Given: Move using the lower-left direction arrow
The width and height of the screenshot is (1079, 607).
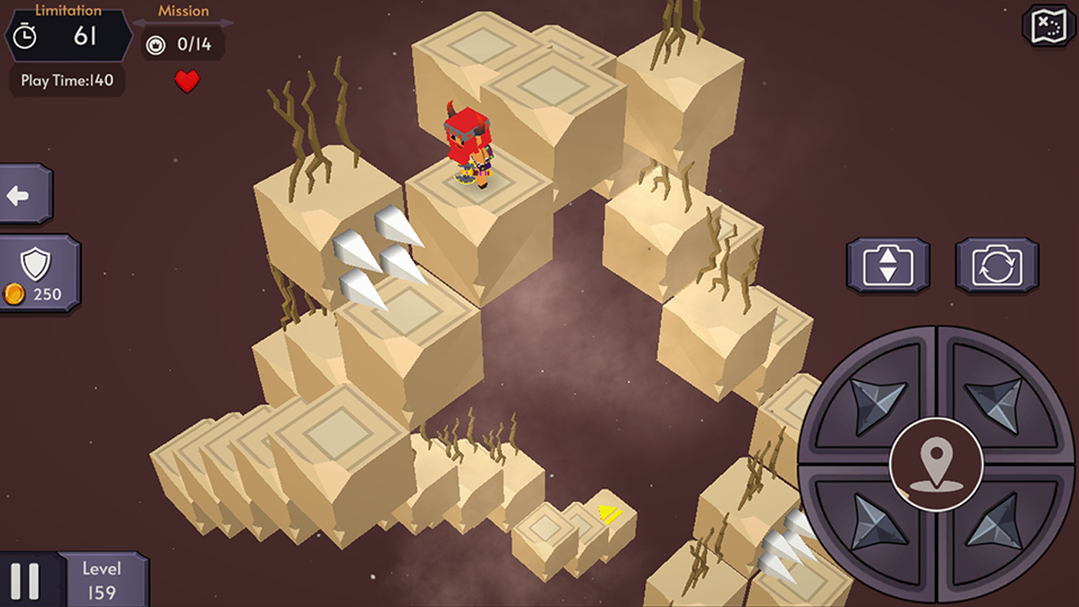Looking at the screenshot, I should (x=871, y=521).
